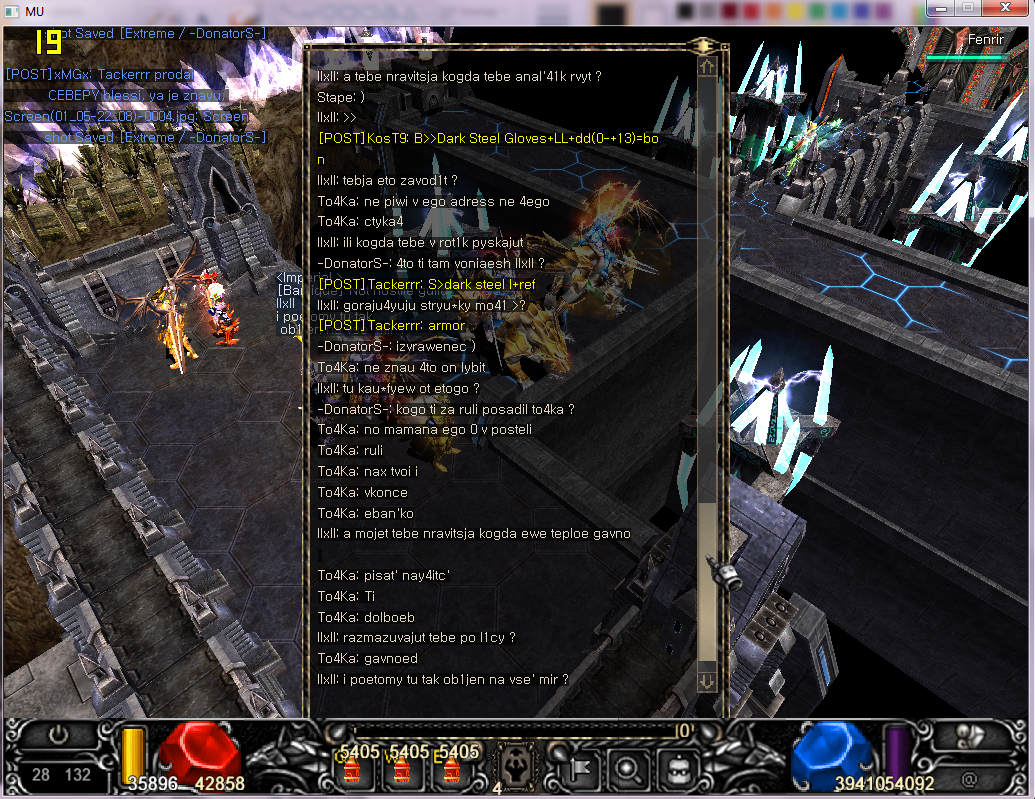
Task: Click the ornament atop the chat log frame
Action: pyautogui.click(x=707, y=45)
